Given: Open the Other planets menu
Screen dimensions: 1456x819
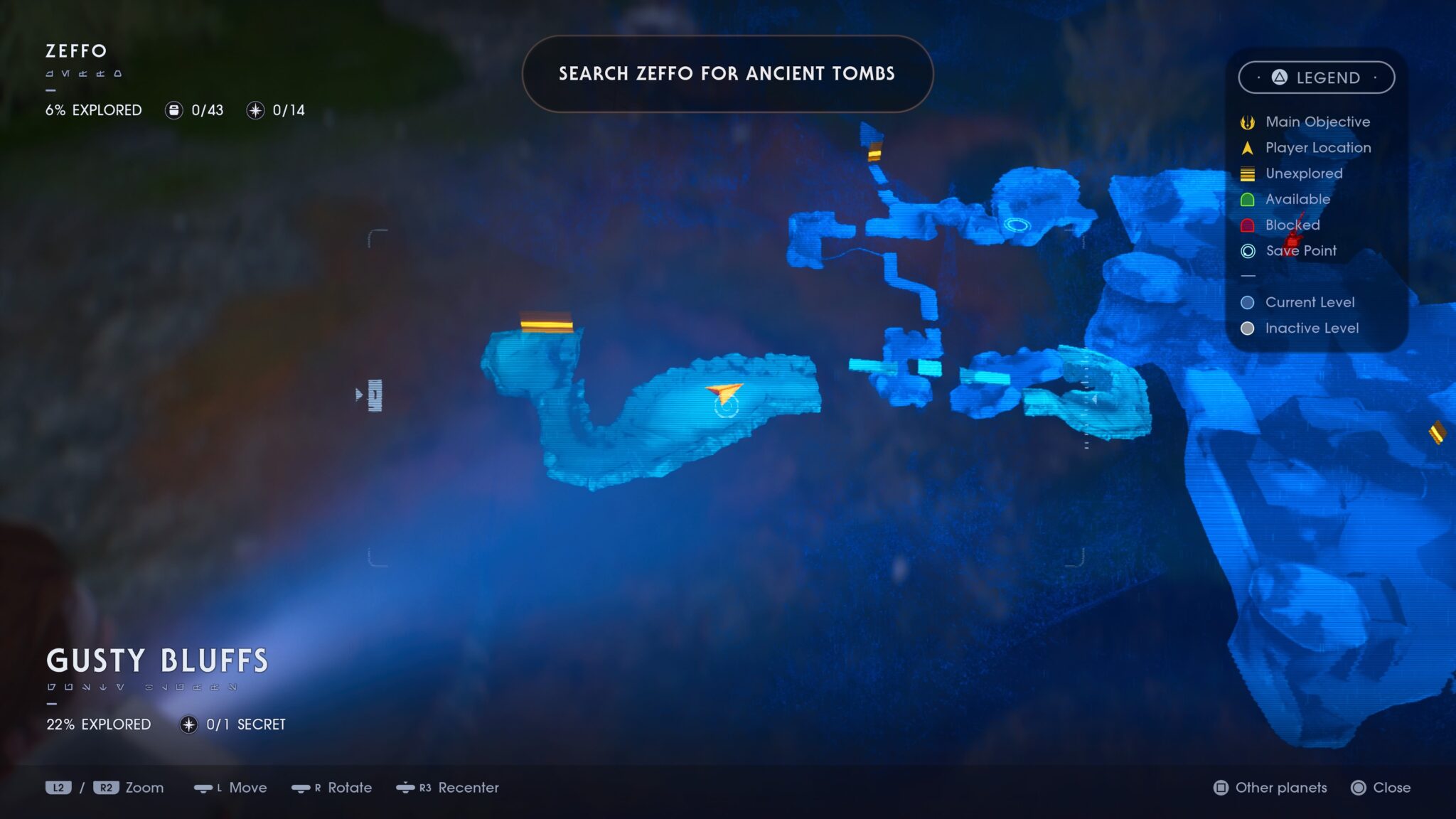Looking at the screenshot, I should 1271,788.
